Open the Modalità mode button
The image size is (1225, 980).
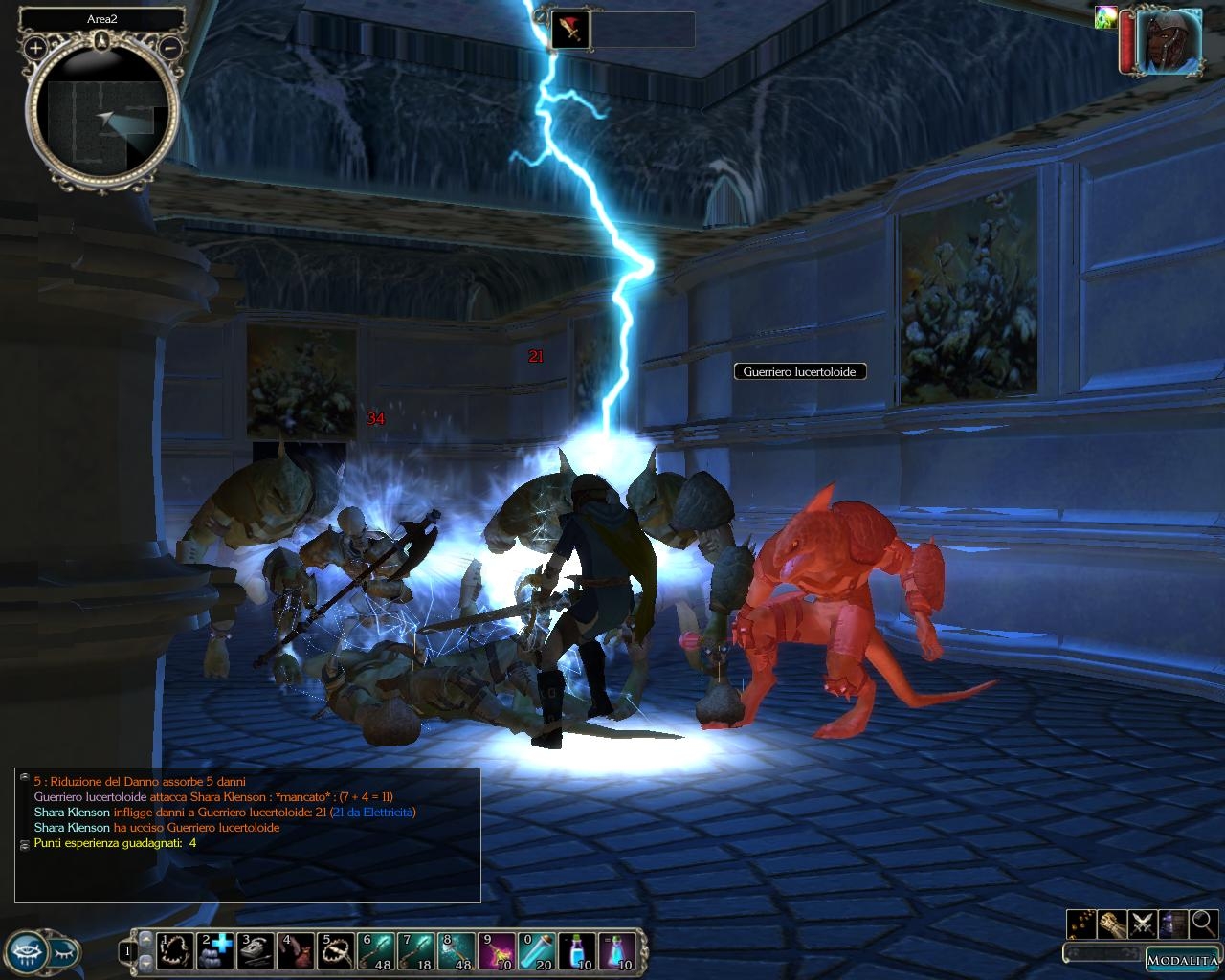coord(1181,959)
